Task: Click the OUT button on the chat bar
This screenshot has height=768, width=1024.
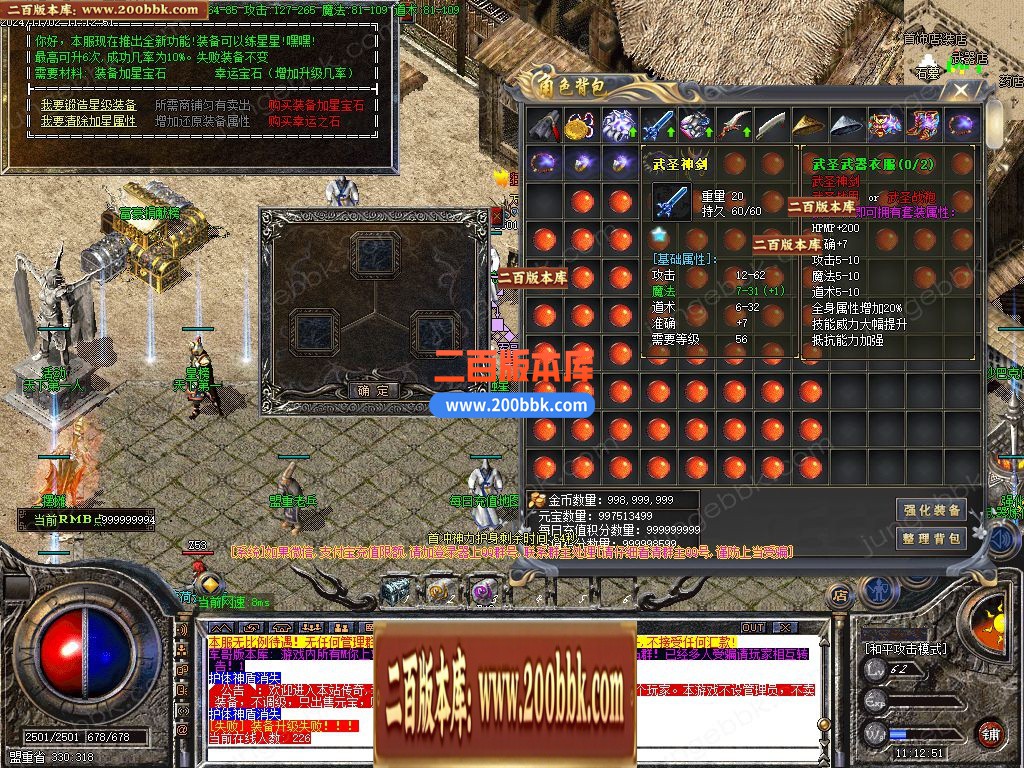Action: click(x=753, y=628)
